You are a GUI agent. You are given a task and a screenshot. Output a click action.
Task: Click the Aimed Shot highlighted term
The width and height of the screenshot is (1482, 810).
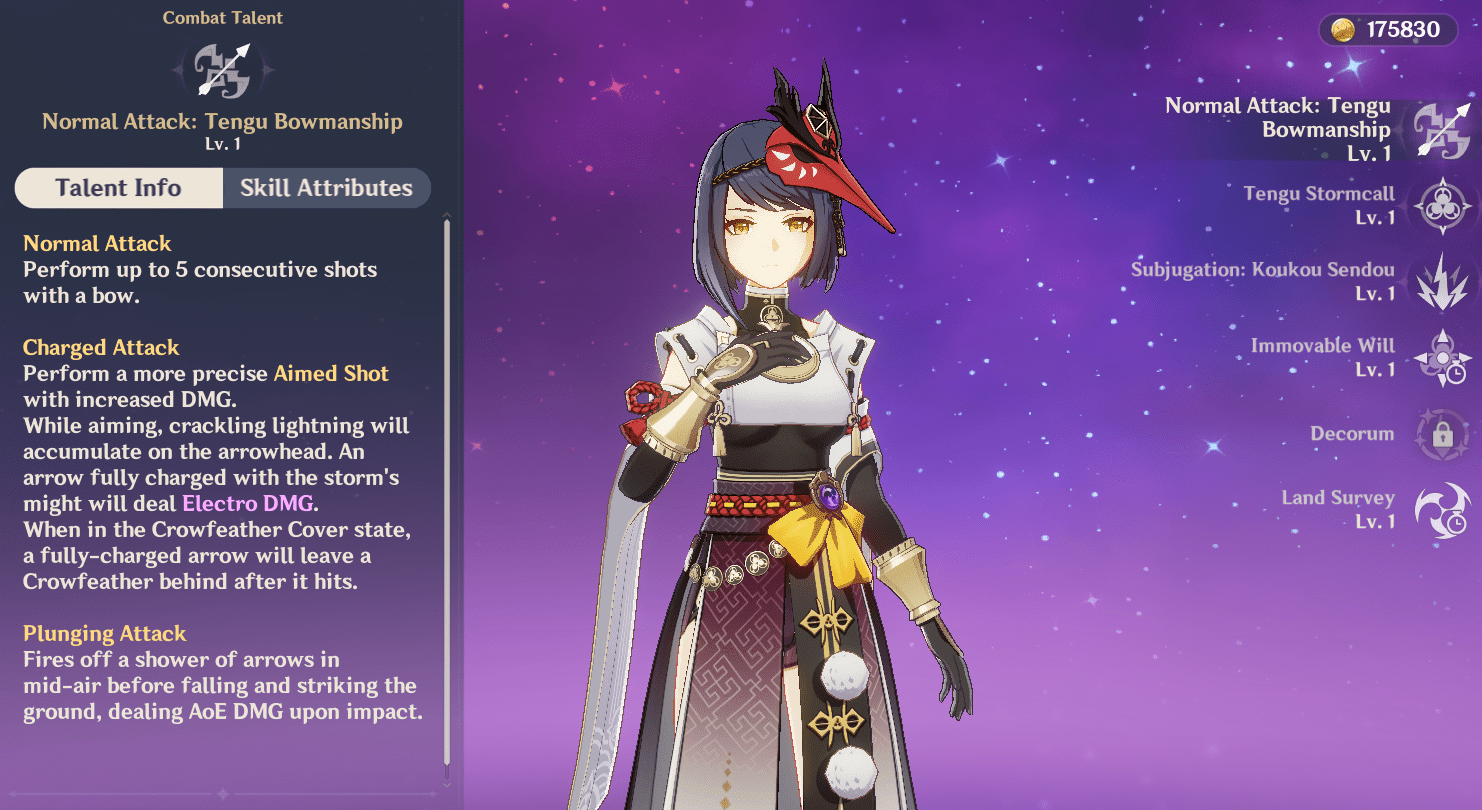click(x=331, y=374)
